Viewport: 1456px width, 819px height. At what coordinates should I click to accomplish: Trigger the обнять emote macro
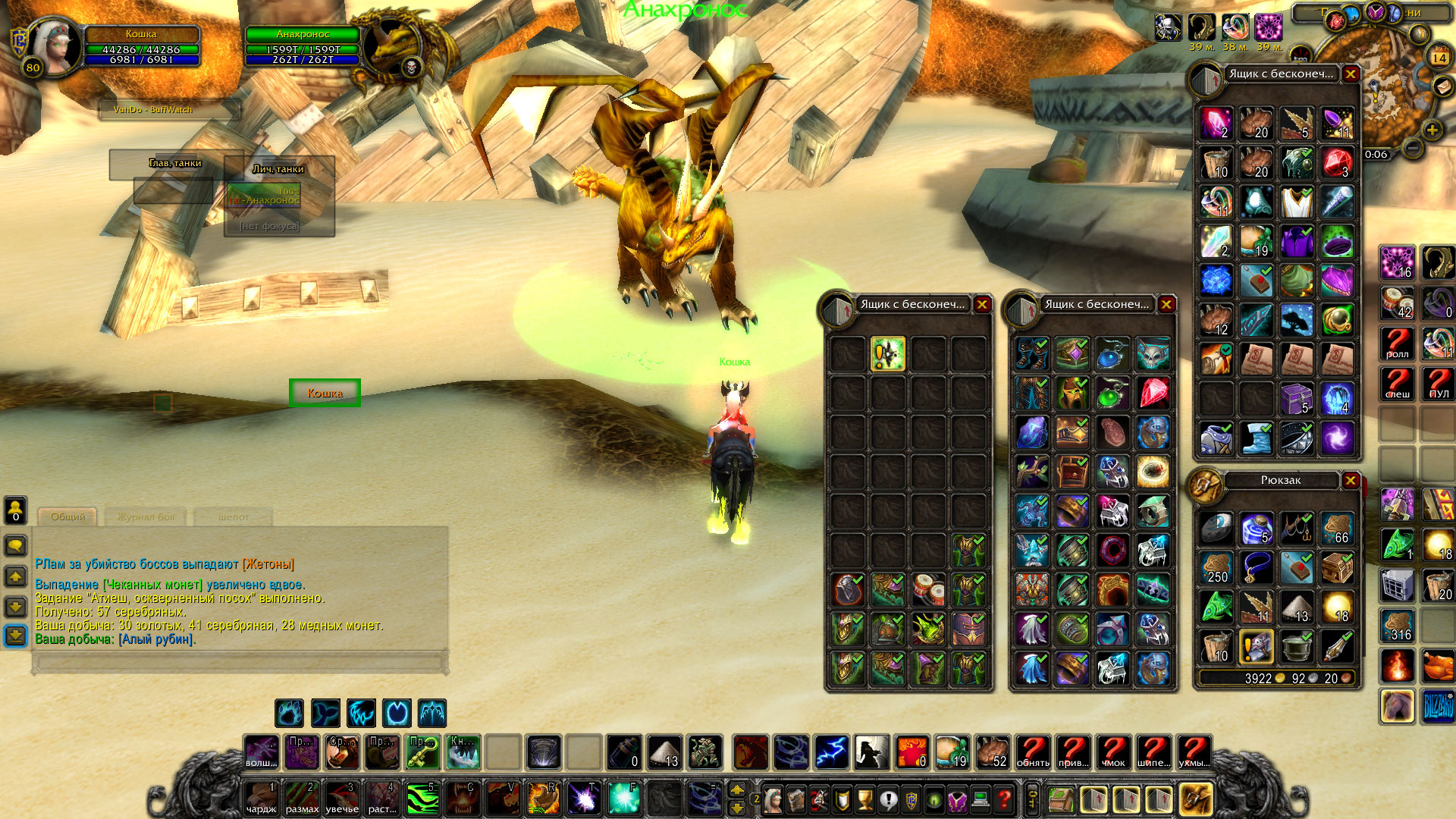point(1033,752)
